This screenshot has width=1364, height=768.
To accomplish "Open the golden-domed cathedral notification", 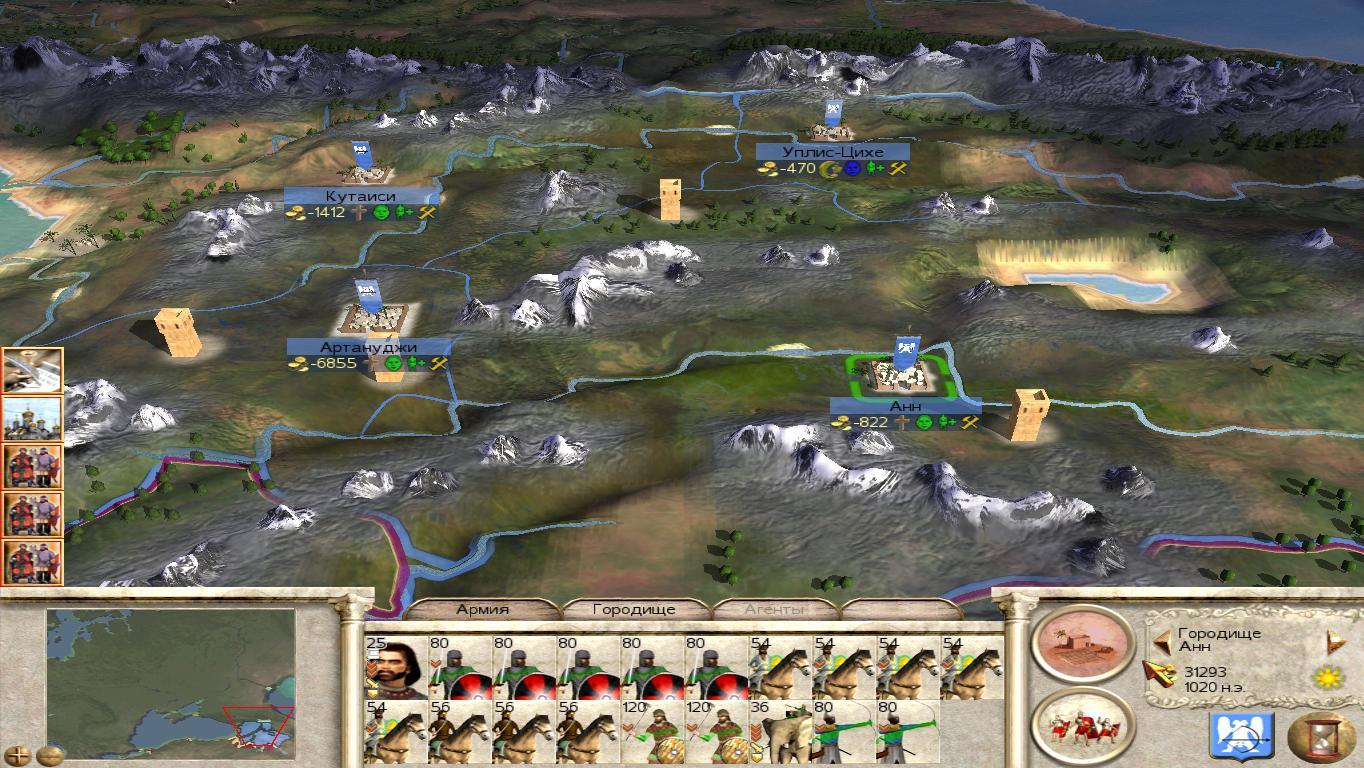I will [x=33, y=419].
